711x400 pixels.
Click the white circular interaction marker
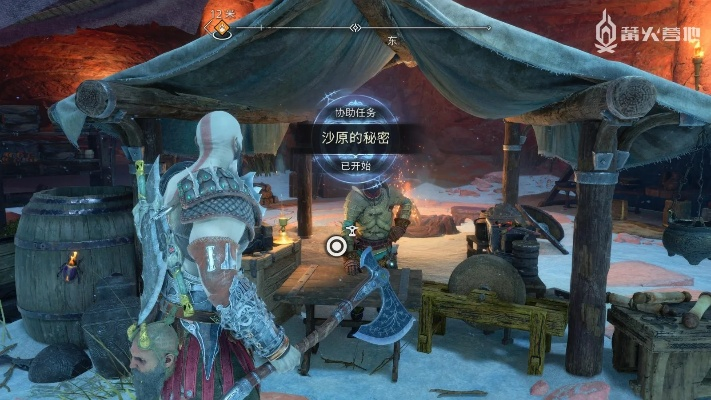point(339,243)
